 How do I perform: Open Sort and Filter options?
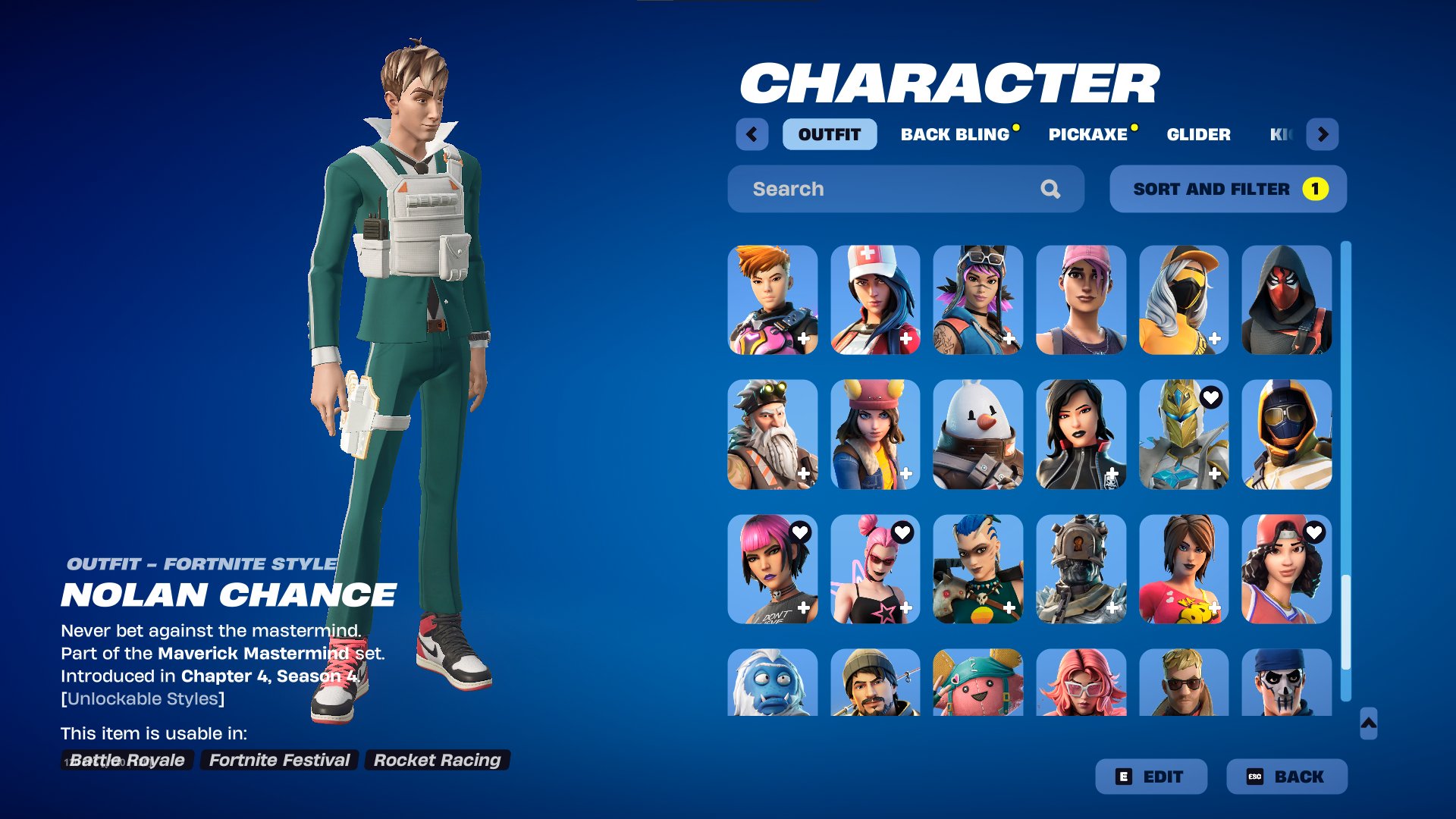pos(1227,189)
